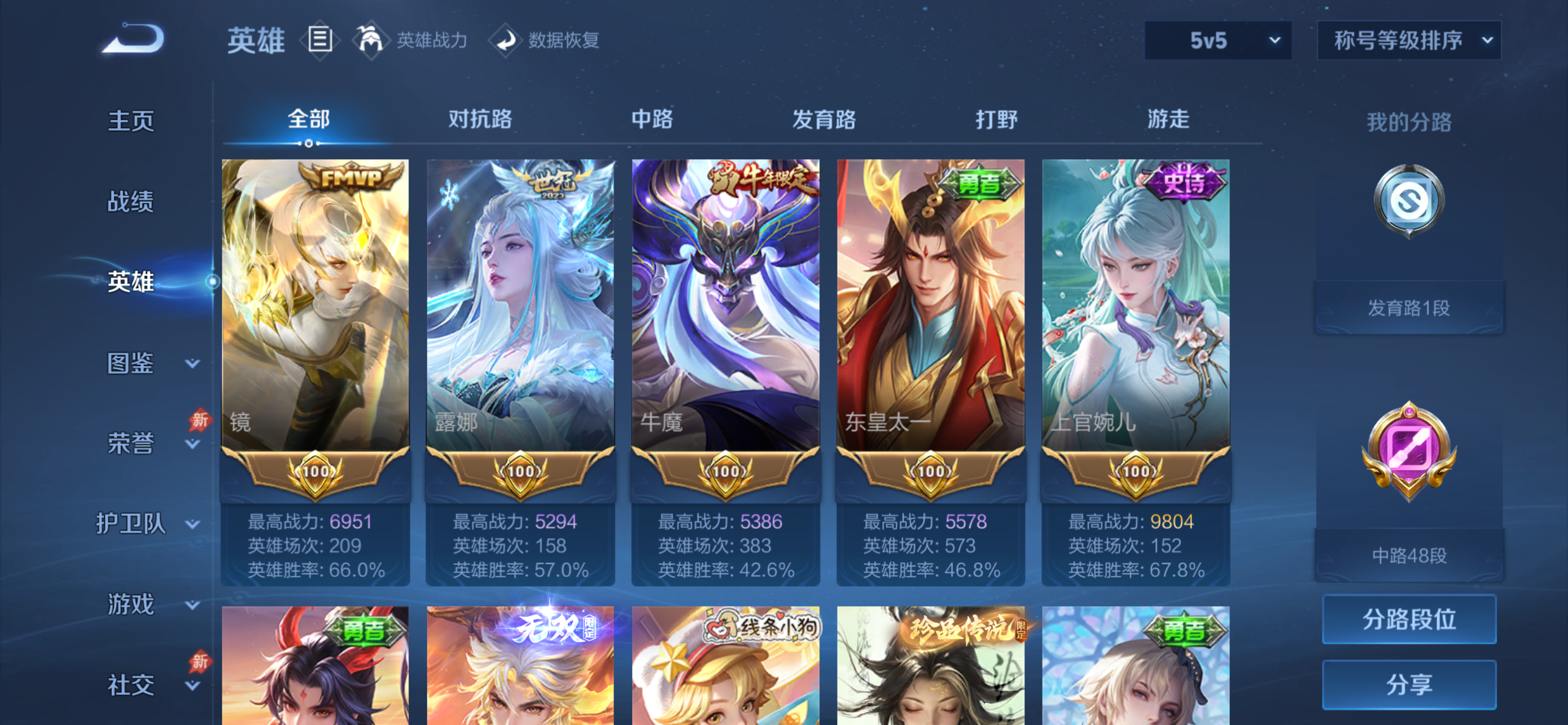This screenshot has width=1568, height=725.
Task: Open 数据恢复 with the curved arrow icon
Action: 507,40
